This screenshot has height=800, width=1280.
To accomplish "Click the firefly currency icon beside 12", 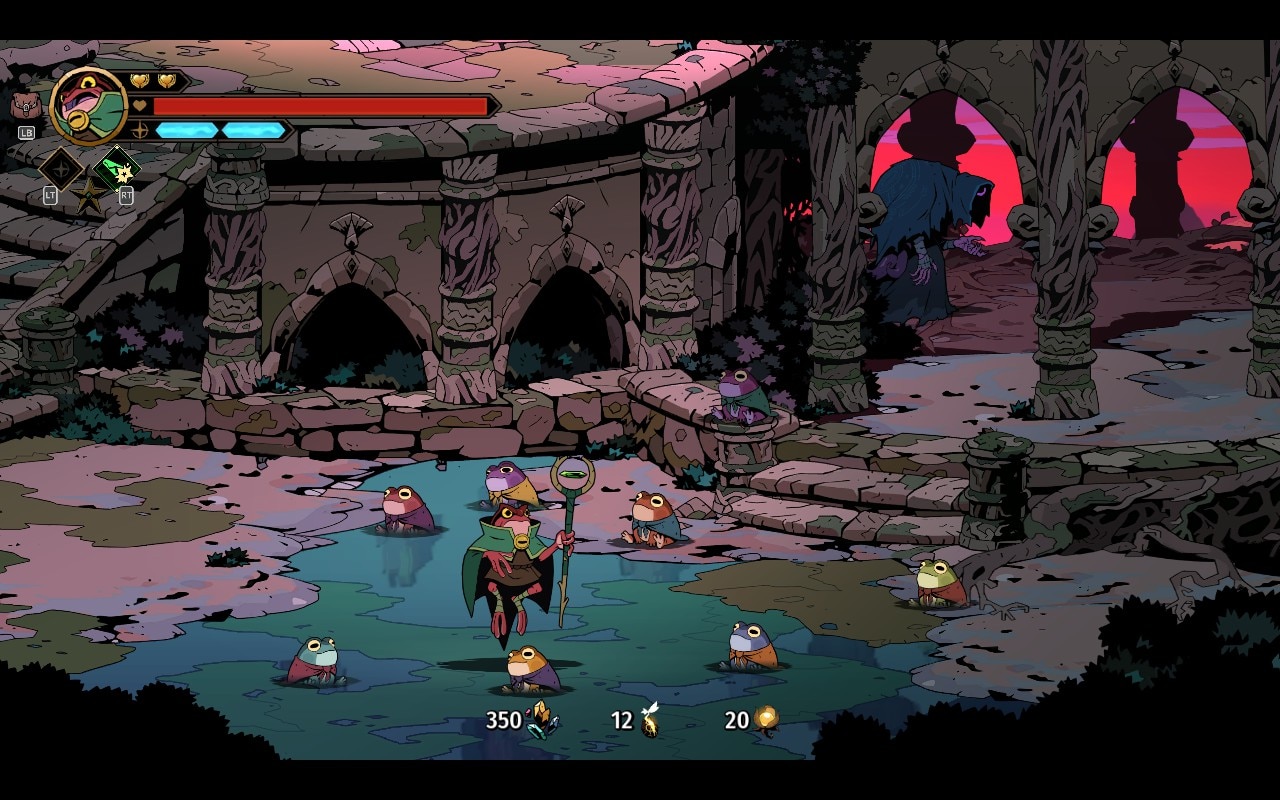I will (650, 719).
